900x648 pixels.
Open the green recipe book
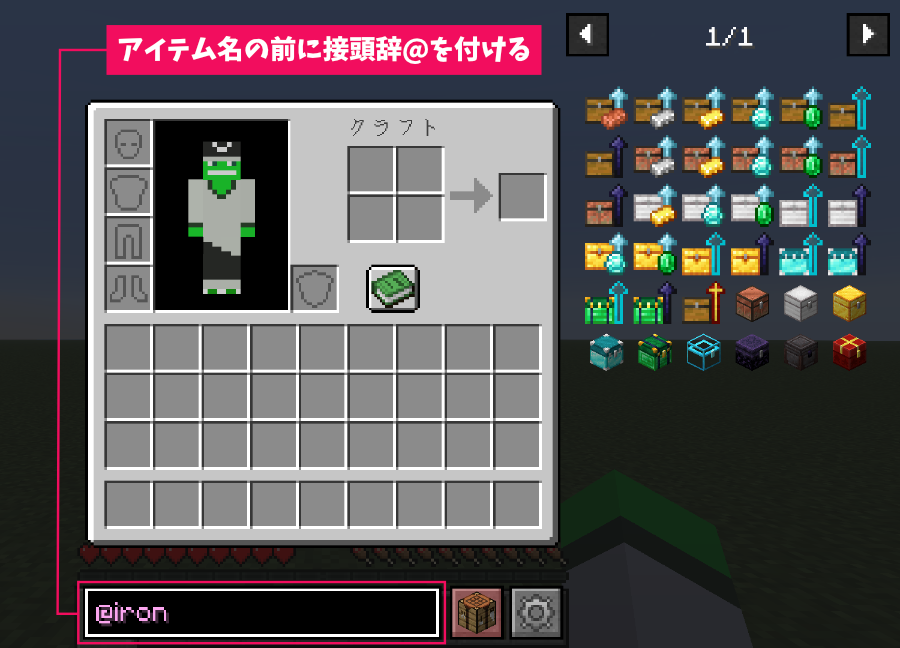(x=393, y=289)
